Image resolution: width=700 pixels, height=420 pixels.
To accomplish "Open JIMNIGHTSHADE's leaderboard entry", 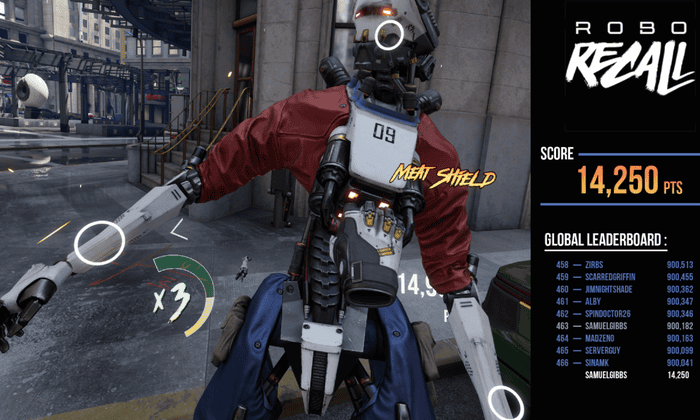I will [x=621, y=289].
